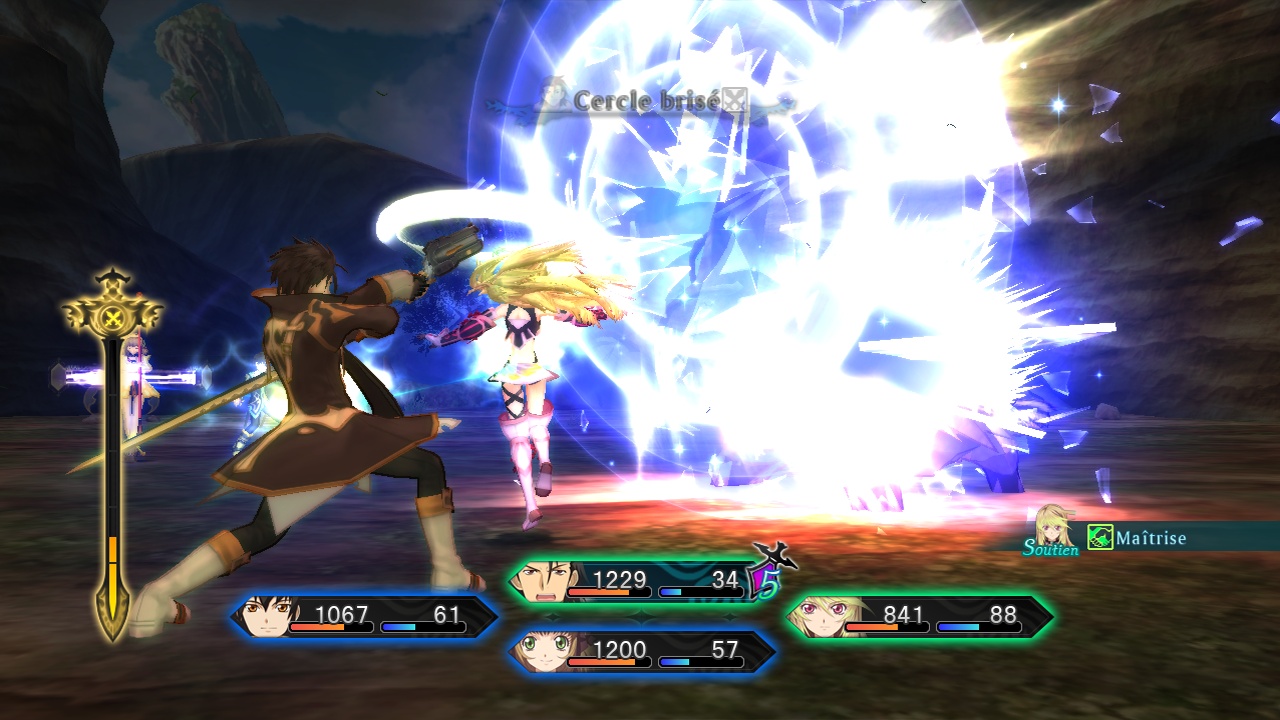Select Jude's party status panel
The width and height of the screenshot is (1280, 720).
[365, 616]
